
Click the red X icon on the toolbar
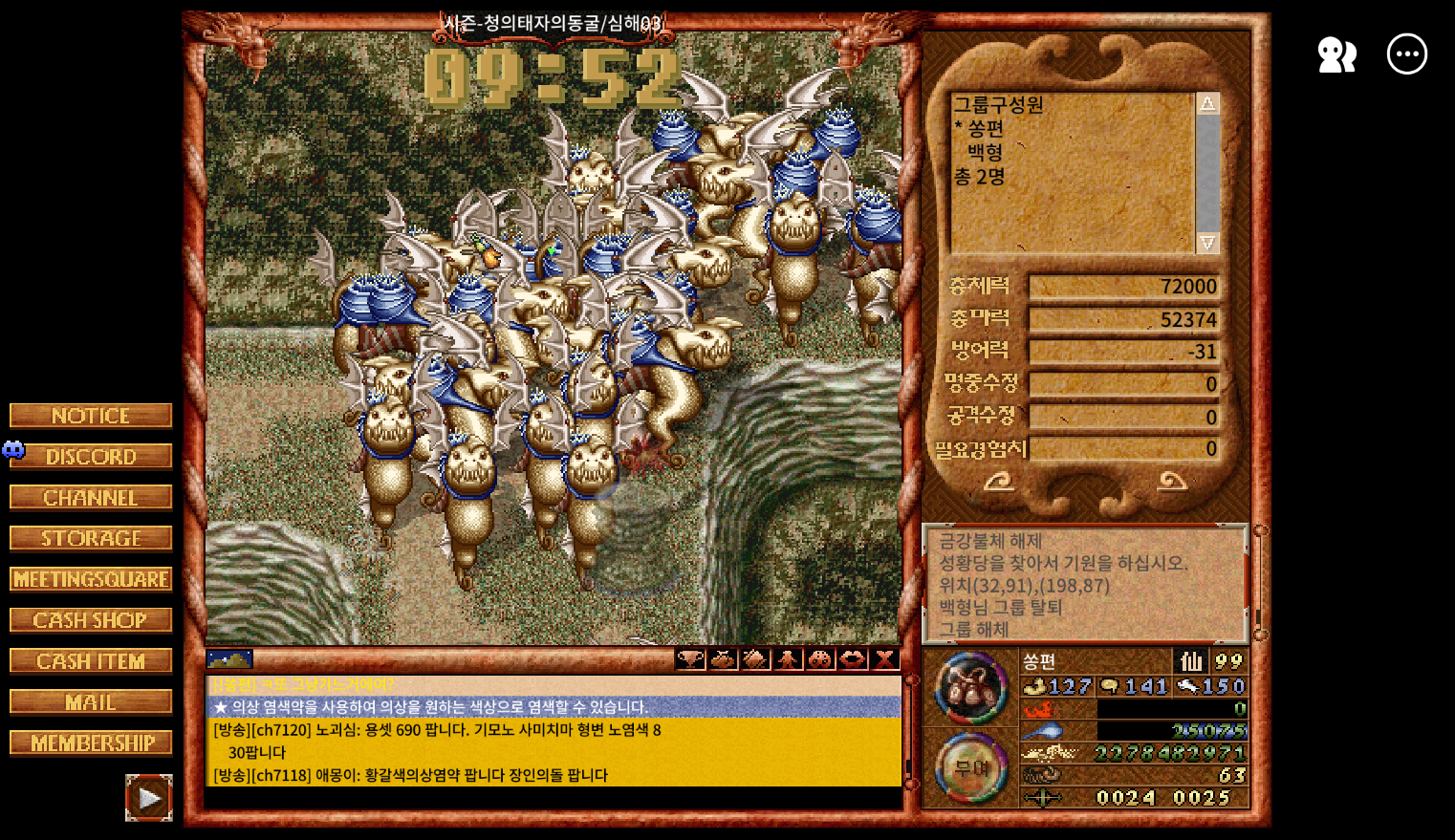tap(884, 659)
